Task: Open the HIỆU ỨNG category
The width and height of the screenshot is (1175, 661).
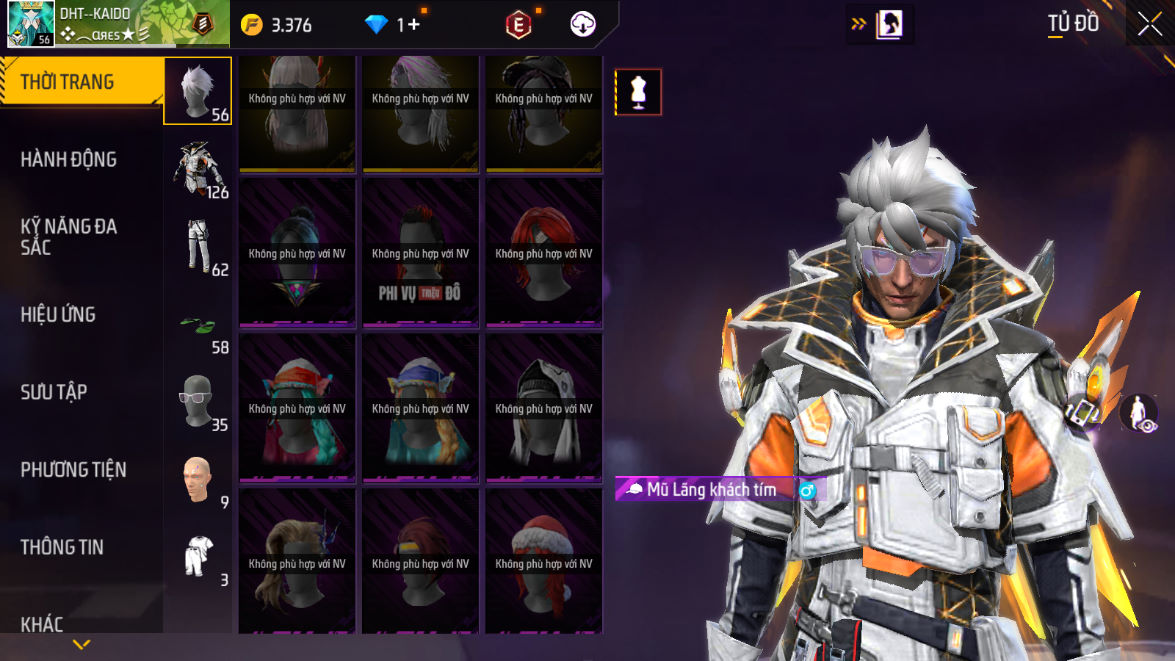Action: [58, 314]
